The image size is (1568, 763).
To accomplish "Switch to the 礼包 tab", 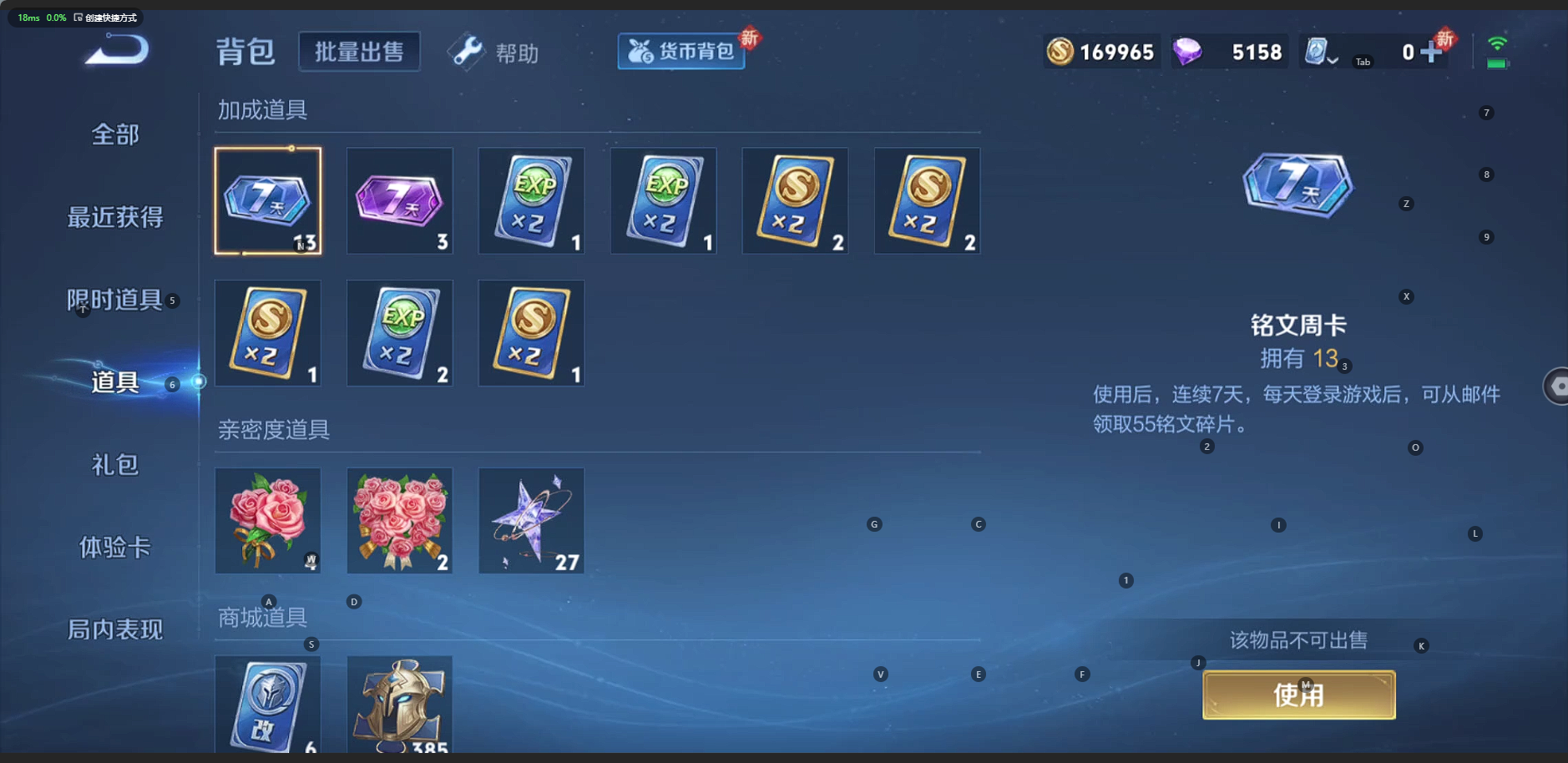I will [115, 464].
